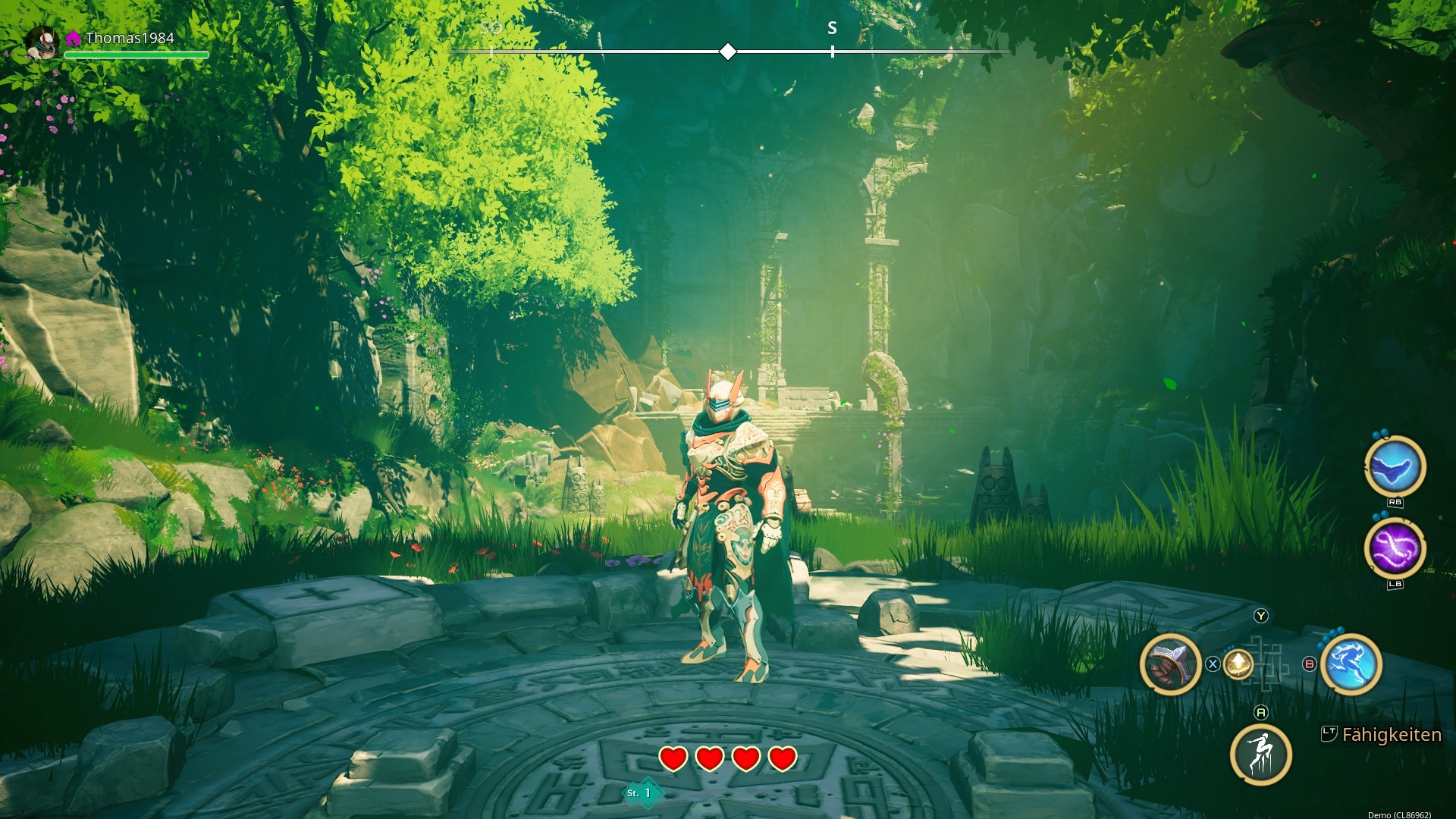Click the teal level badge

642,793
